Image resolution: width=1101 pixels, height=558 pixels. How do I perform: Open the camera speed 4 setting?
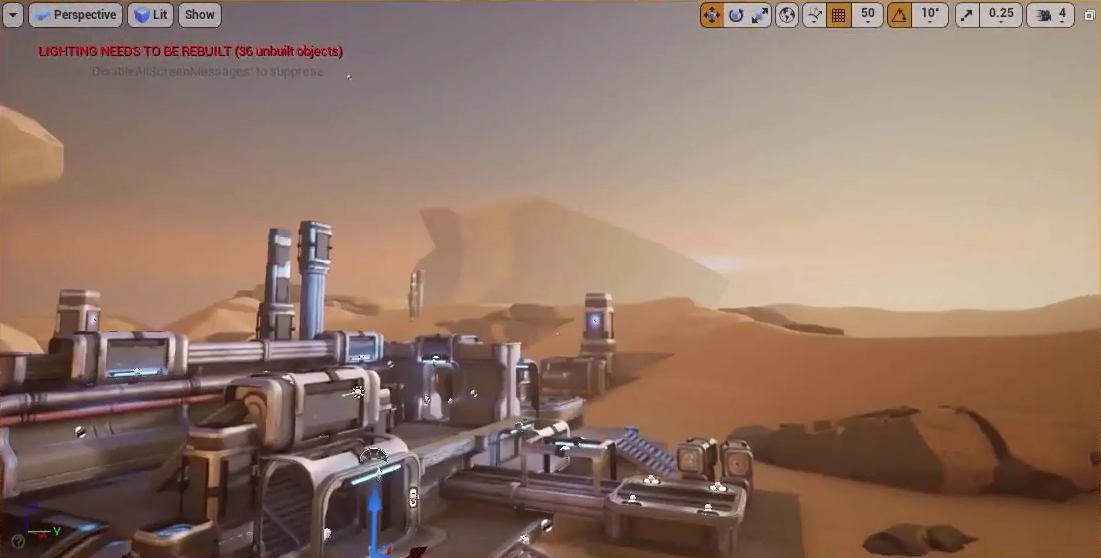[x=1052, y=15]
